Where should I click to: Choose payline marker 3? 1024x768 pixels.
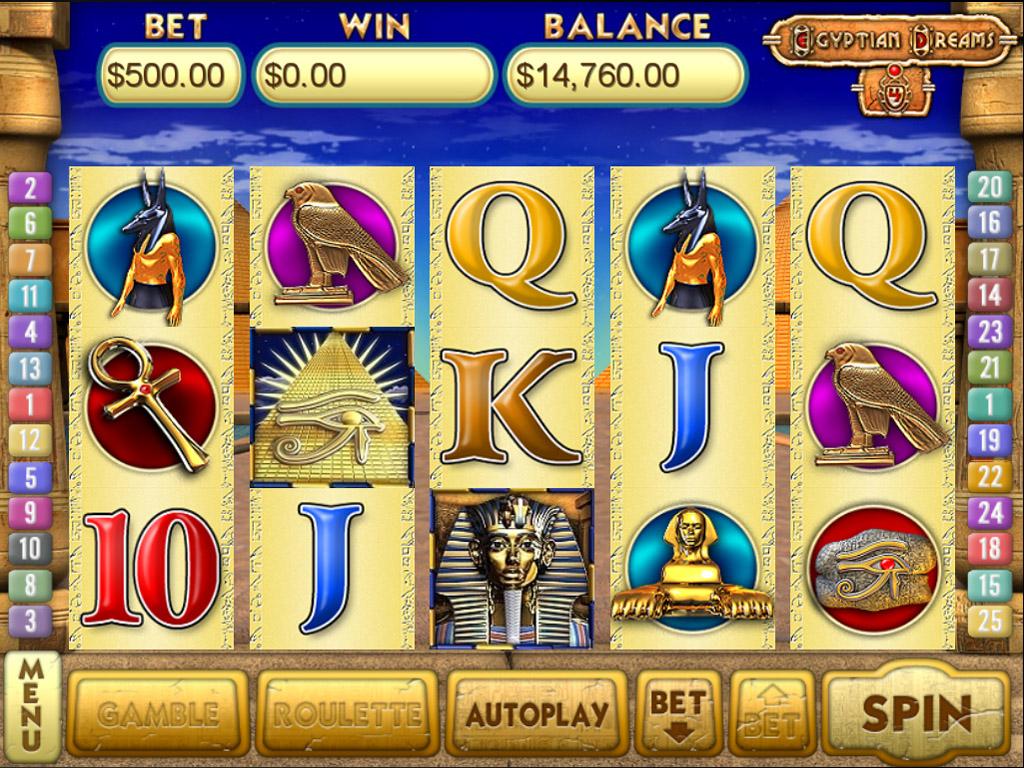[x=30, y=621]
